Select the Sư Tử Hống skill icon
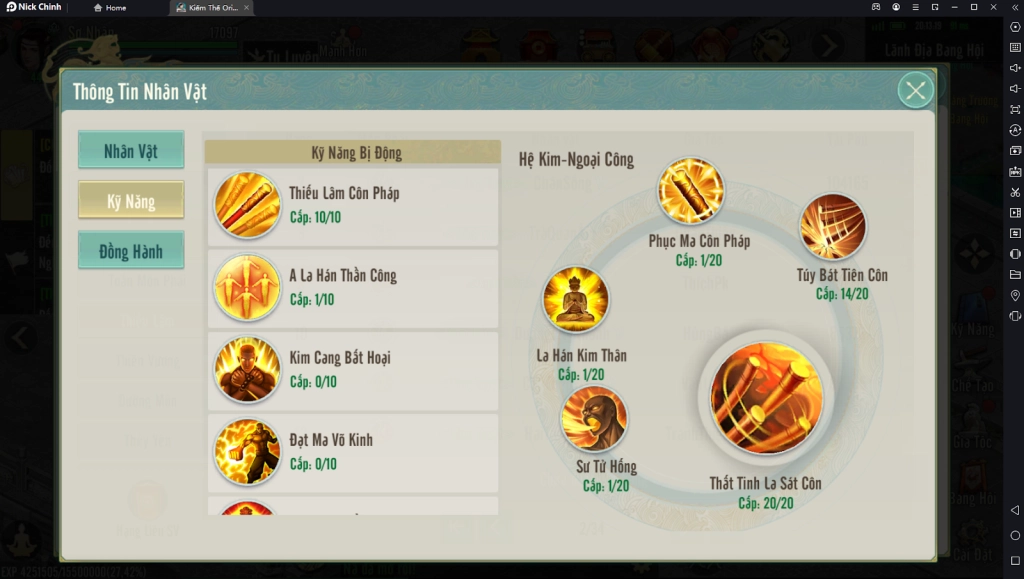1024x579 pixels. [594, 419]
